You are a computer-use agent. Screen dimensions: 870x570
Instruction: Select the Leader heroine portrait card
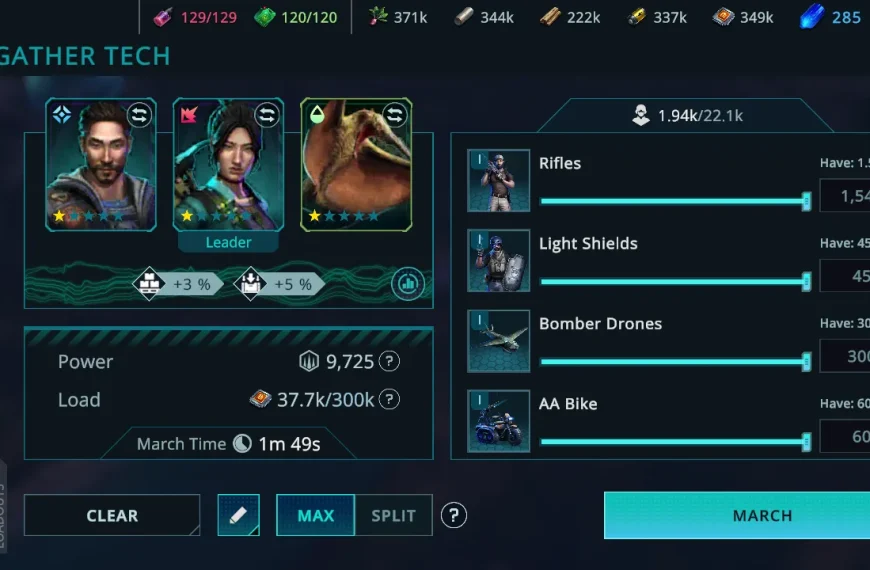(228, 165)
